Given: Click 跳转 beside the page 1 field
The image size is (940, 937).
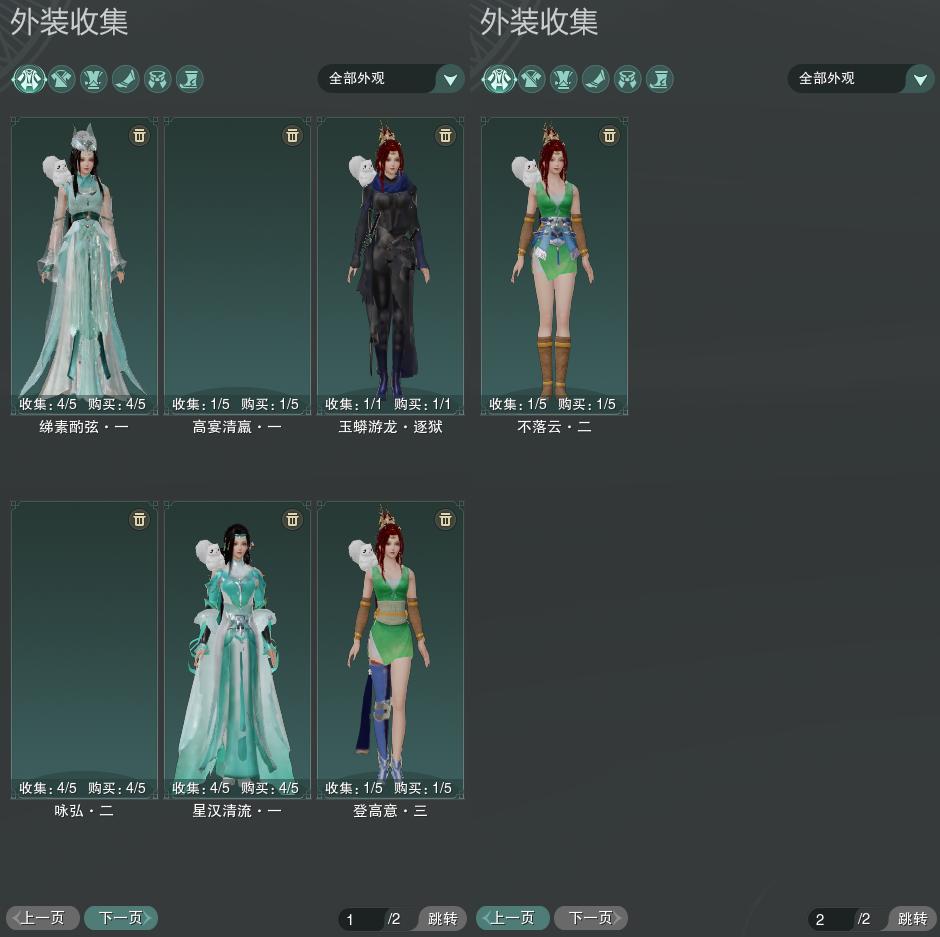Looking at the screenshot, I should (x=442, y=919).
